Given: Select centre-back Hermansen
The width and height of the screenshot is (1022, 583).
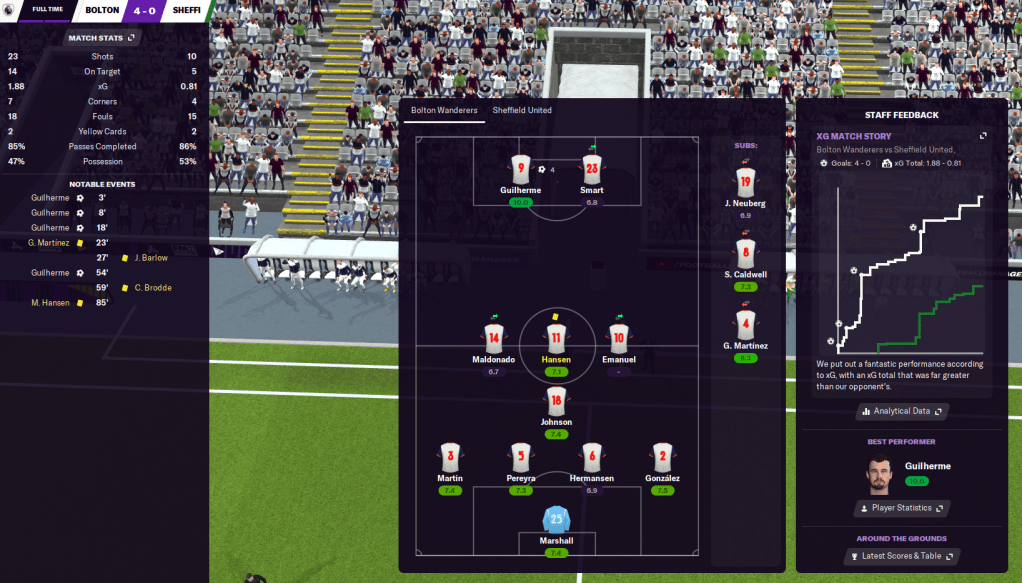Looking at the screenshot, I should [x=592, y=458].
